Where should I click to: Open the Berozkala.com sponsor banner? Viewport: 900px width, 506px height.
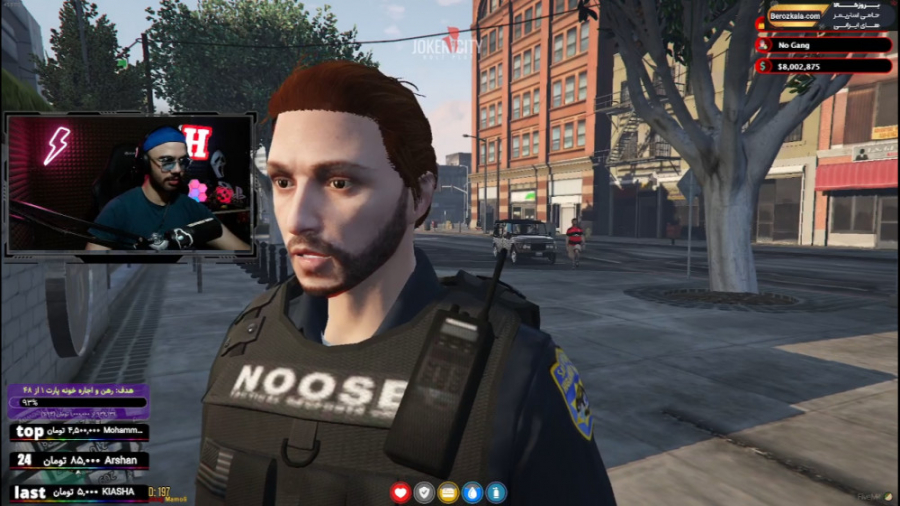pyautogui.click(x=823, y=17)
